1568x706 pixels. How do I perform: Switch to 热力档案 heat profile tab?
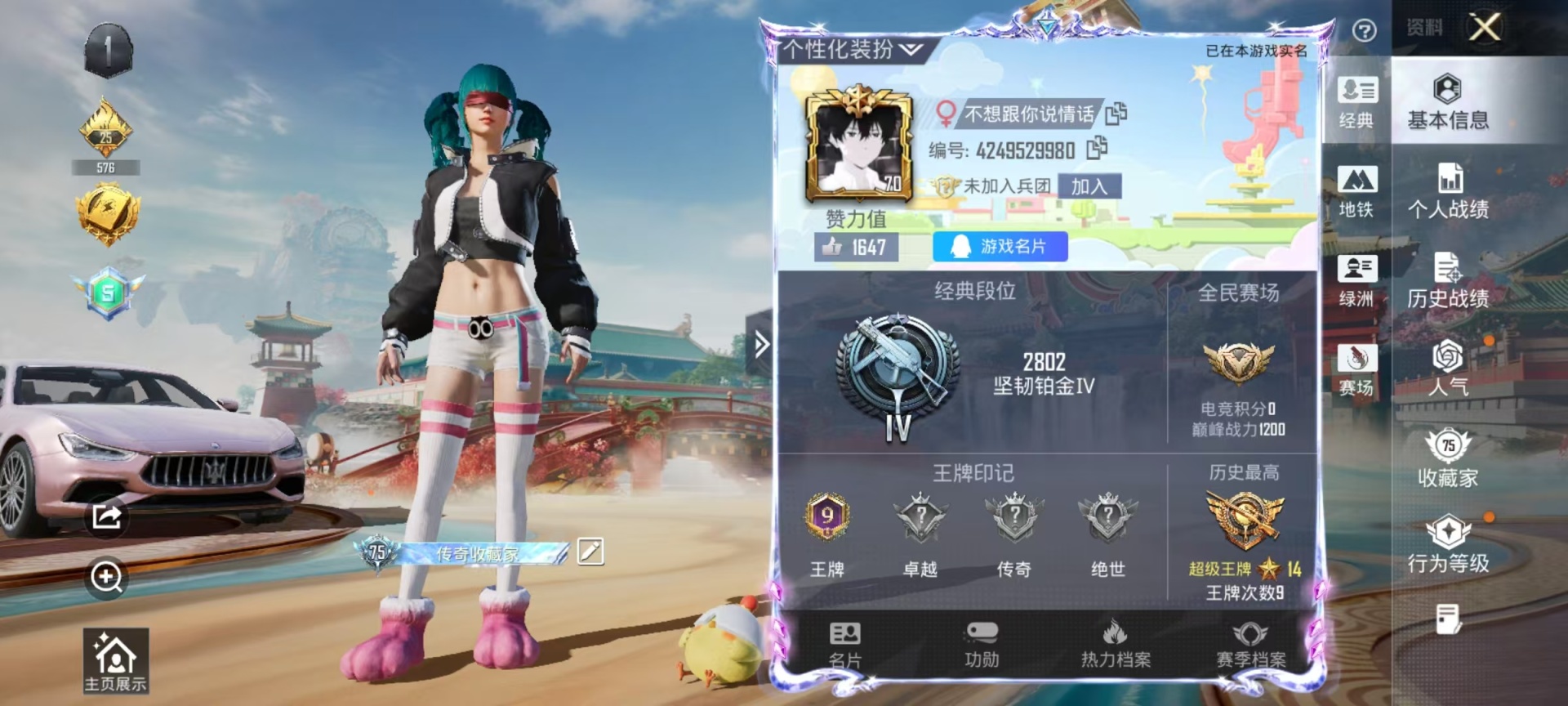(1116, 644)
